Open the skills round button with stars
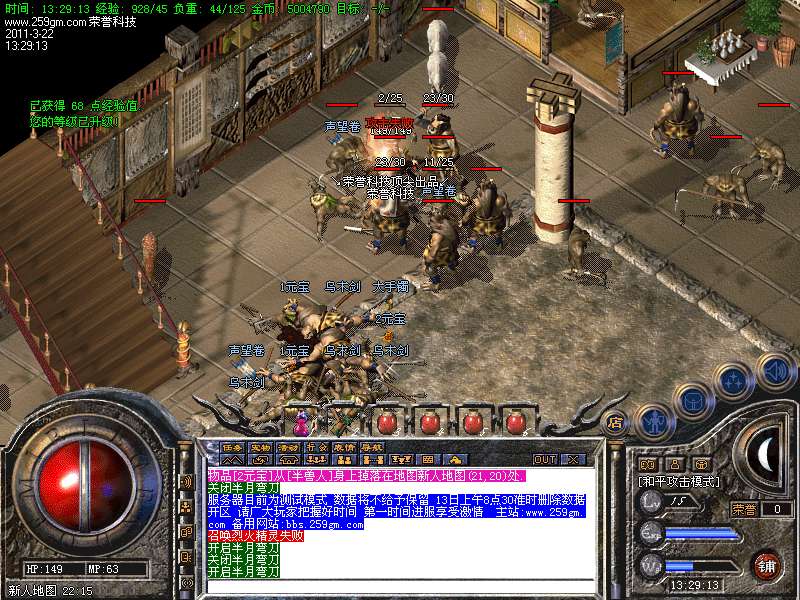This screenshot has height=600, width=800. 734,381
